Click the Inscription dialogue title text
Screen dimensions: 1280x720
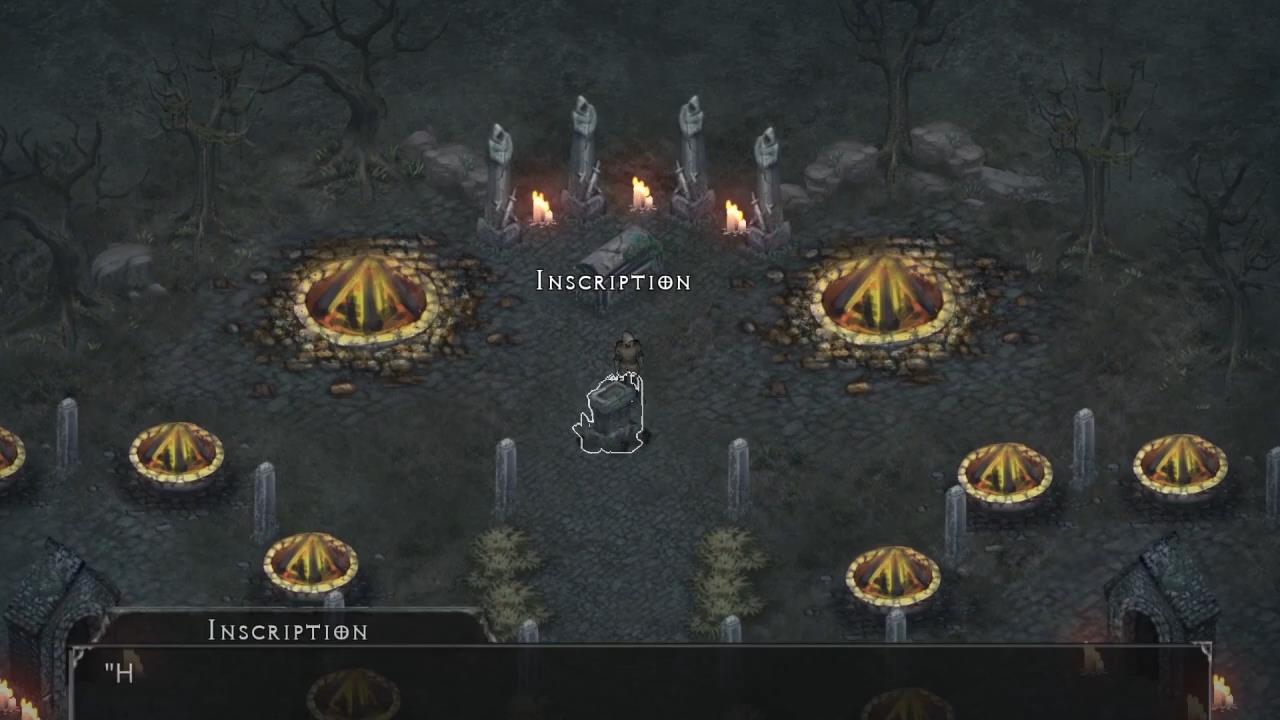[x=287, y=632]
